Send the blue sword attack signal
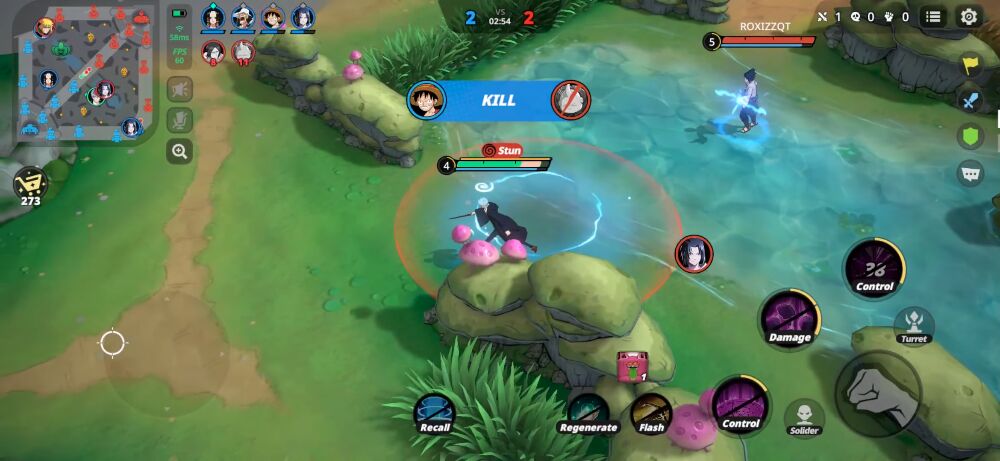Image resolution: width=1000 pixels, height=461 pixels. [x=970, y=100]
